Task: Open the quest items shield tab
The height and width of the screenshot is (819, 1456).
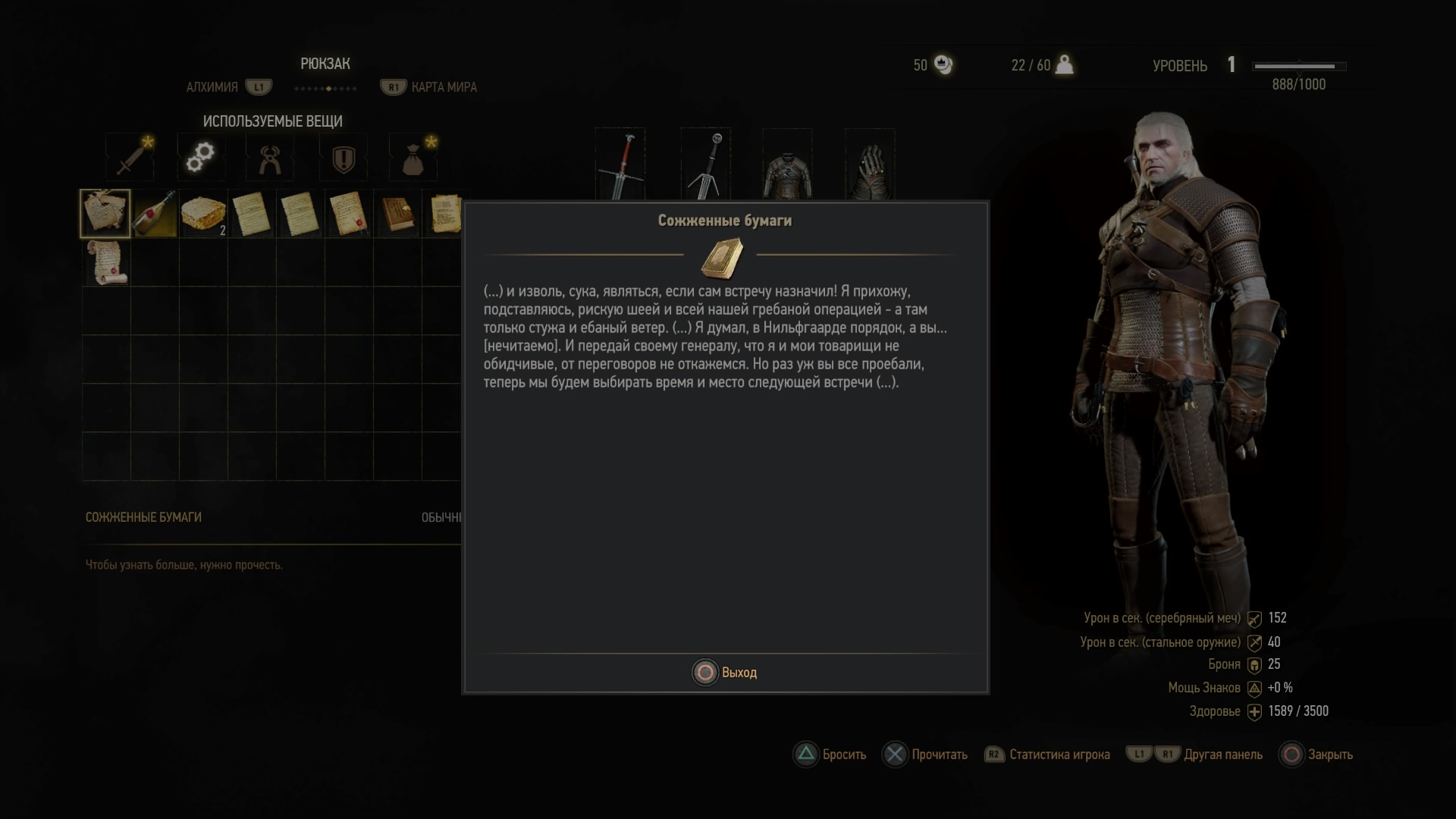Action: 343,158
